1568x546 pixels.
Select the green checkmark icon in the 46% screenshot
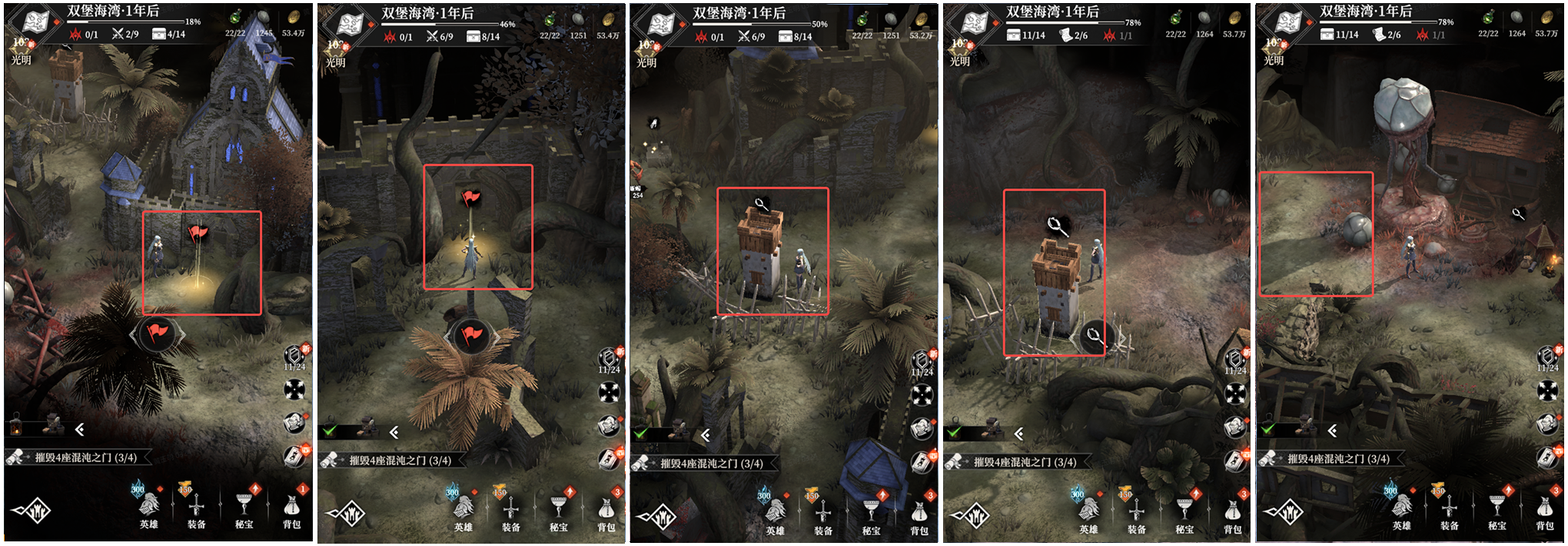pos(331,431)
